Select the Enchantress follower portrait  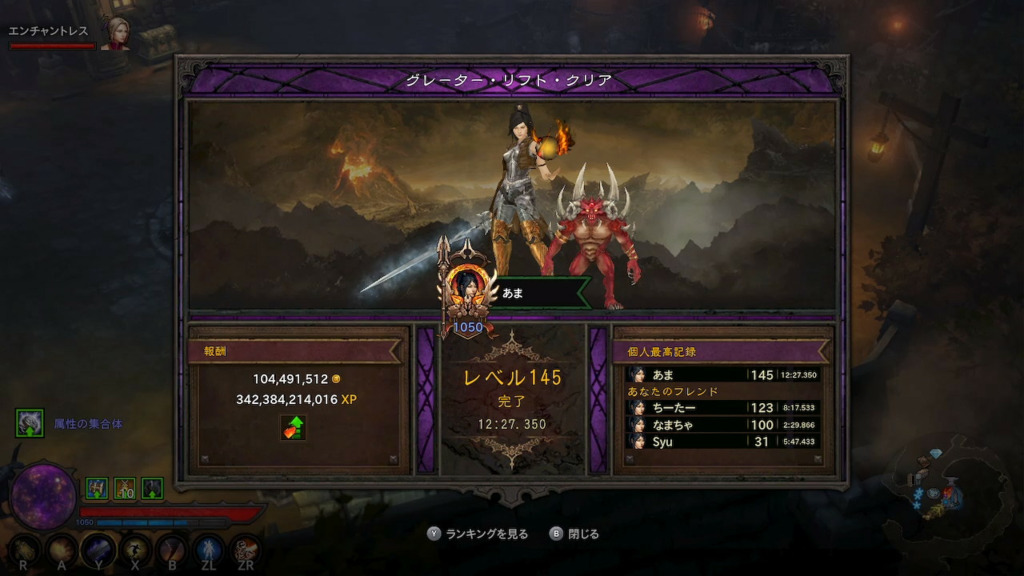(x=120, y=32)
